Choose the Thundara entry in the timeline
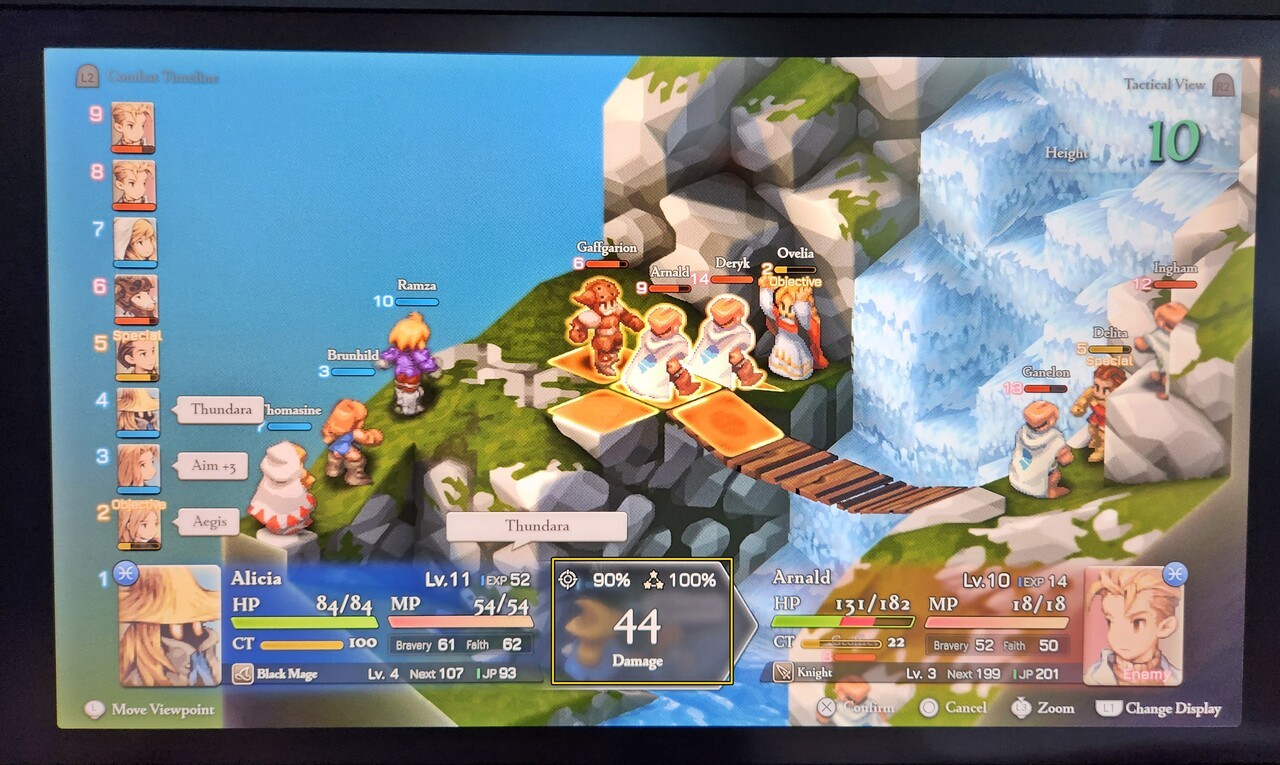The image size is (1280, 765). (x=220, y=410)
